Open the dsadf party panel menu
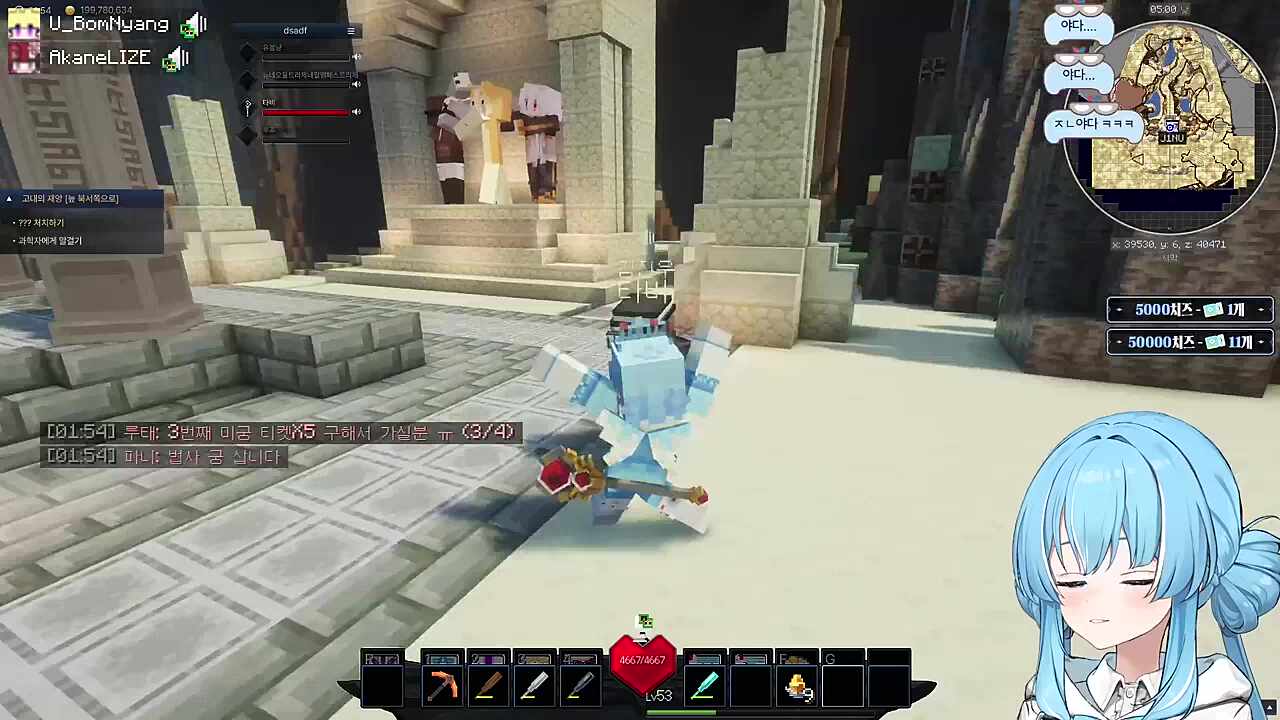This screenshot has height=720, width=1280. tap(351, 31)
